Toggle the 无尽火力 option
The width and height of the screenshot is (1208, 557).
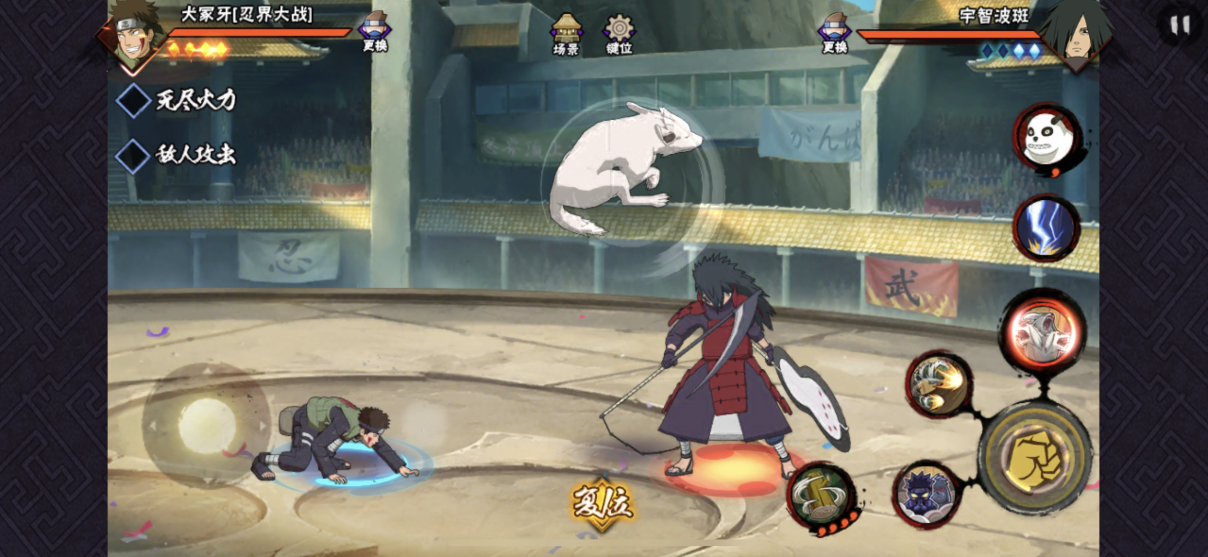135,100
